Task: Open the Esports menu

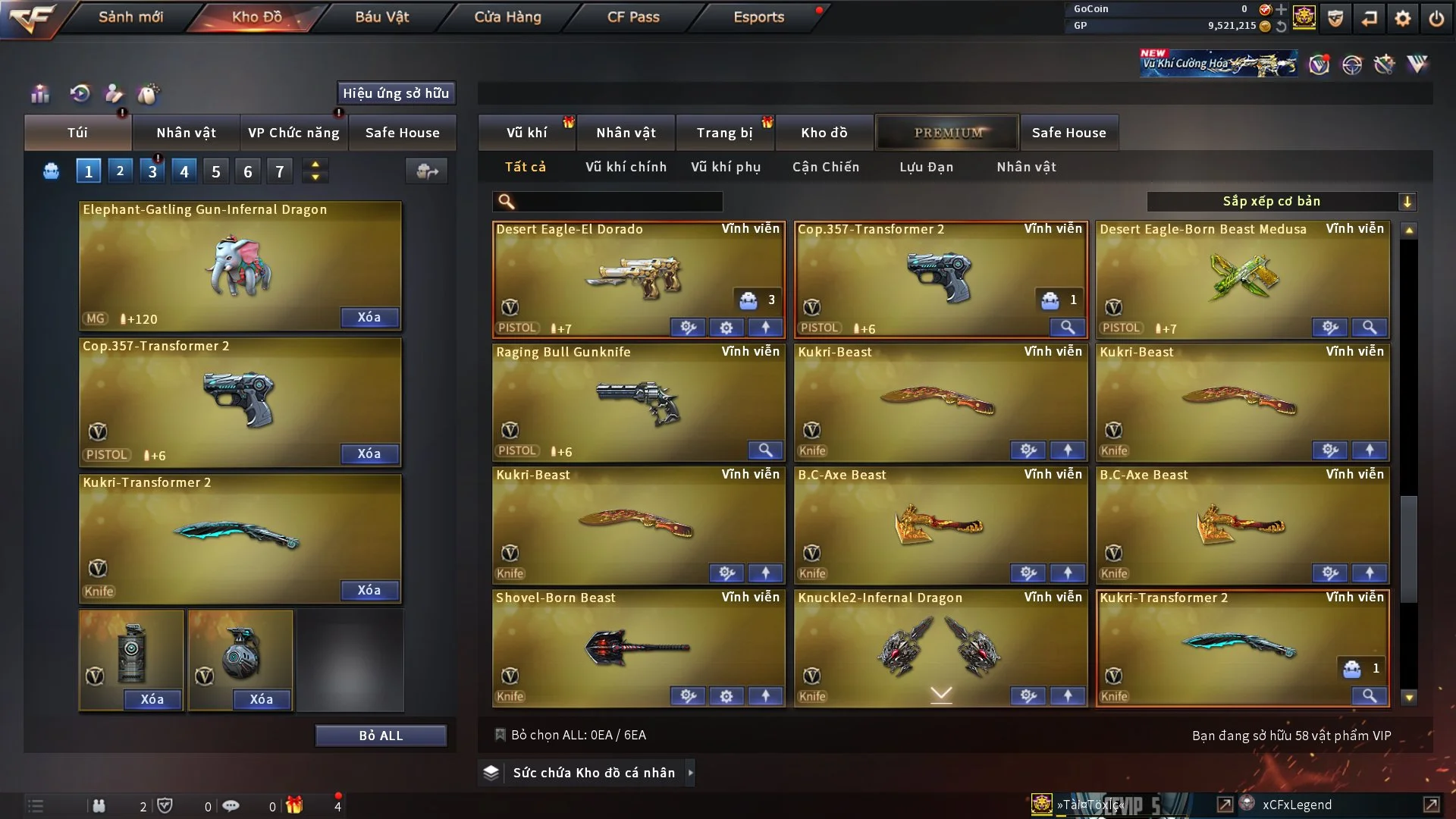Action: click(x=758, y=17)
